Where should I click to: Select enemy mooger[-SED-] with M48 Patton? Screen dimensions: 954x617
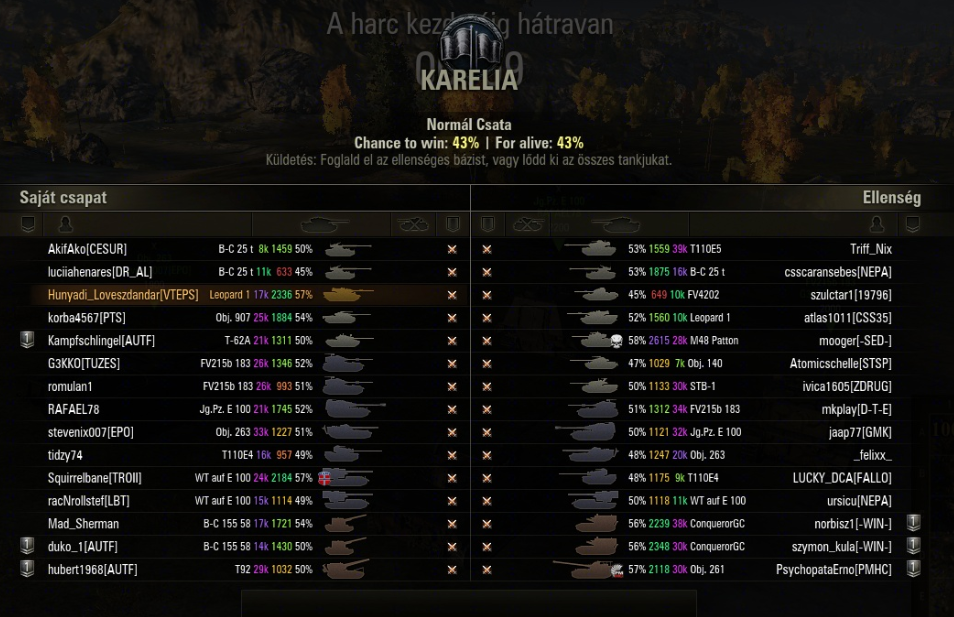tap(853, 341)
